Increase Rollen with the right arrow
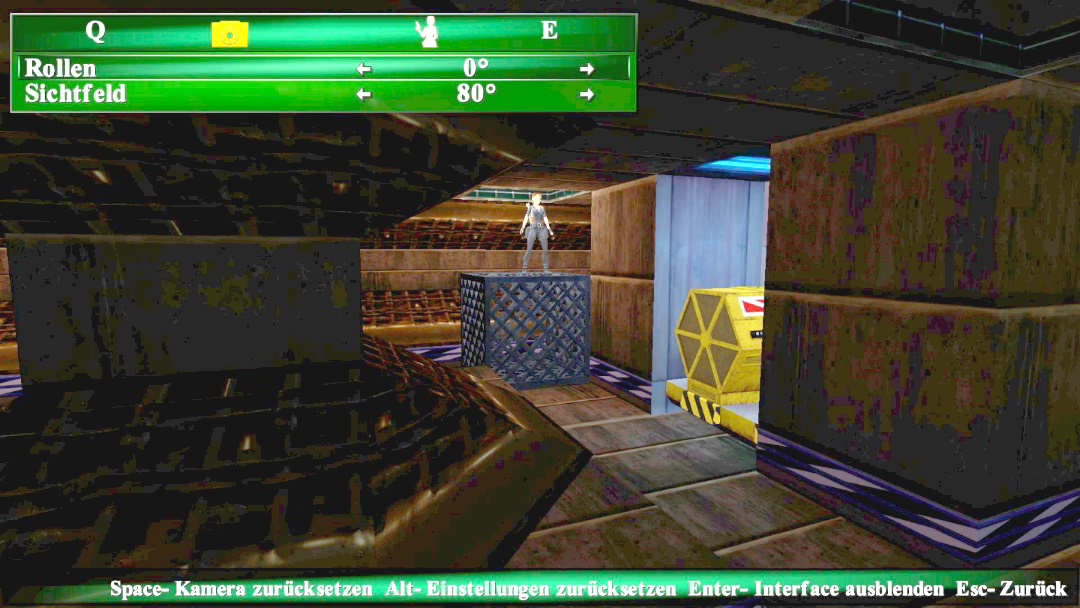Viewport: 1080px width, 608px height. 587,69
